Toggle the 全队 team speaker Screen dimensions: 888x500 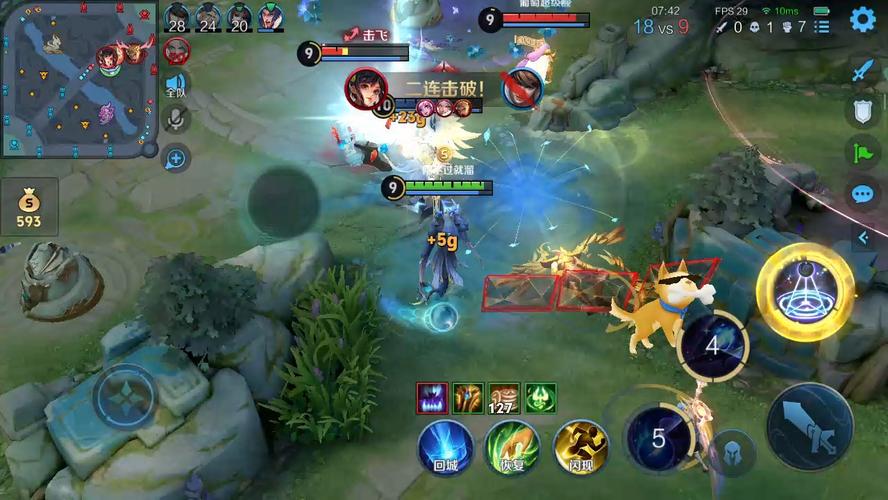coord(176,86)
